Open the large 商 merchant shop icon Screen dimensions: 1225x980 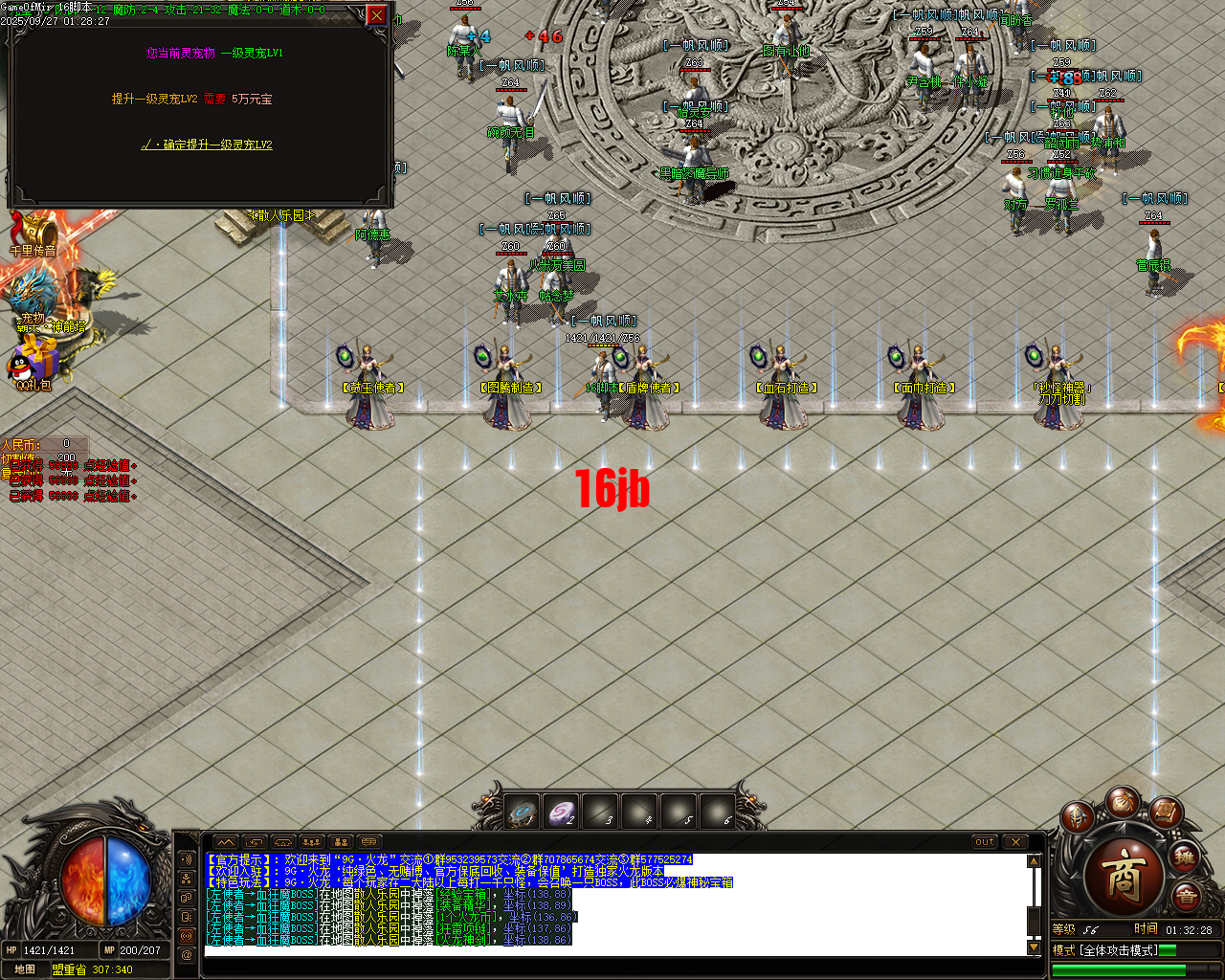[x=1125, y=877]
